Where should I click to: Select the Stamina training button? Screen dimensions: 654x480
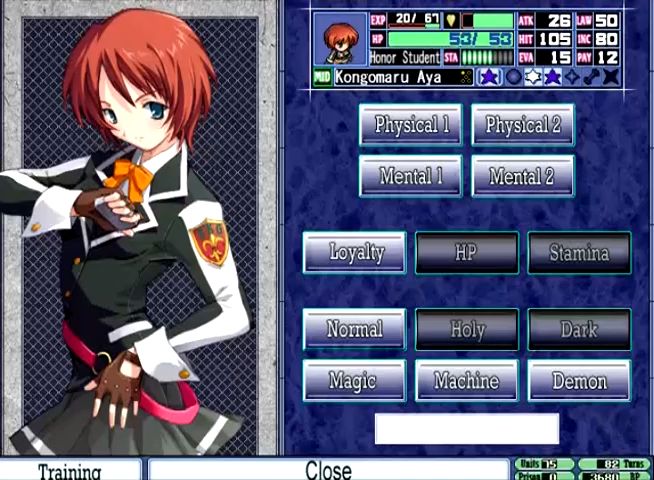579,253
